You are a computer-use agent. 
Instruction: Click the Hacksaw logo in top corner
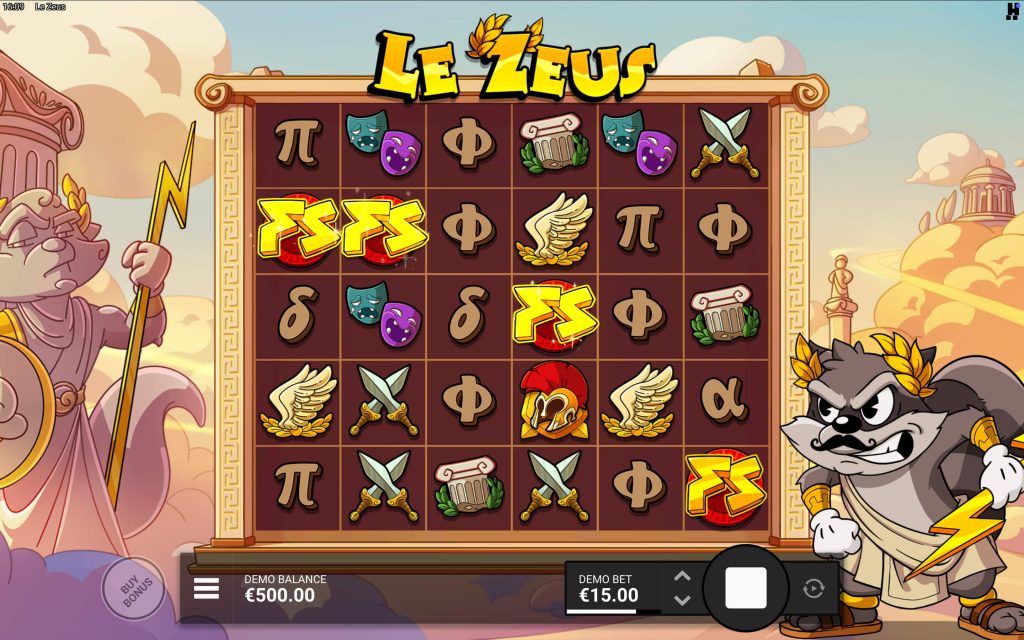tap(1012, 11)
